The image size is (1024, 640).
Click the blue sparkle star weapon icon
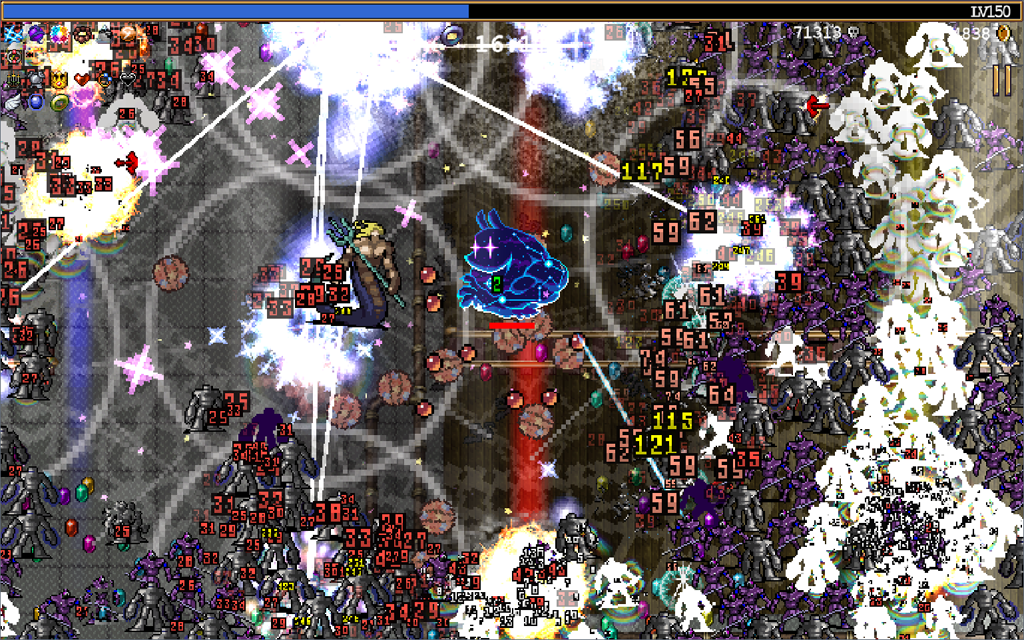(13, 34)
